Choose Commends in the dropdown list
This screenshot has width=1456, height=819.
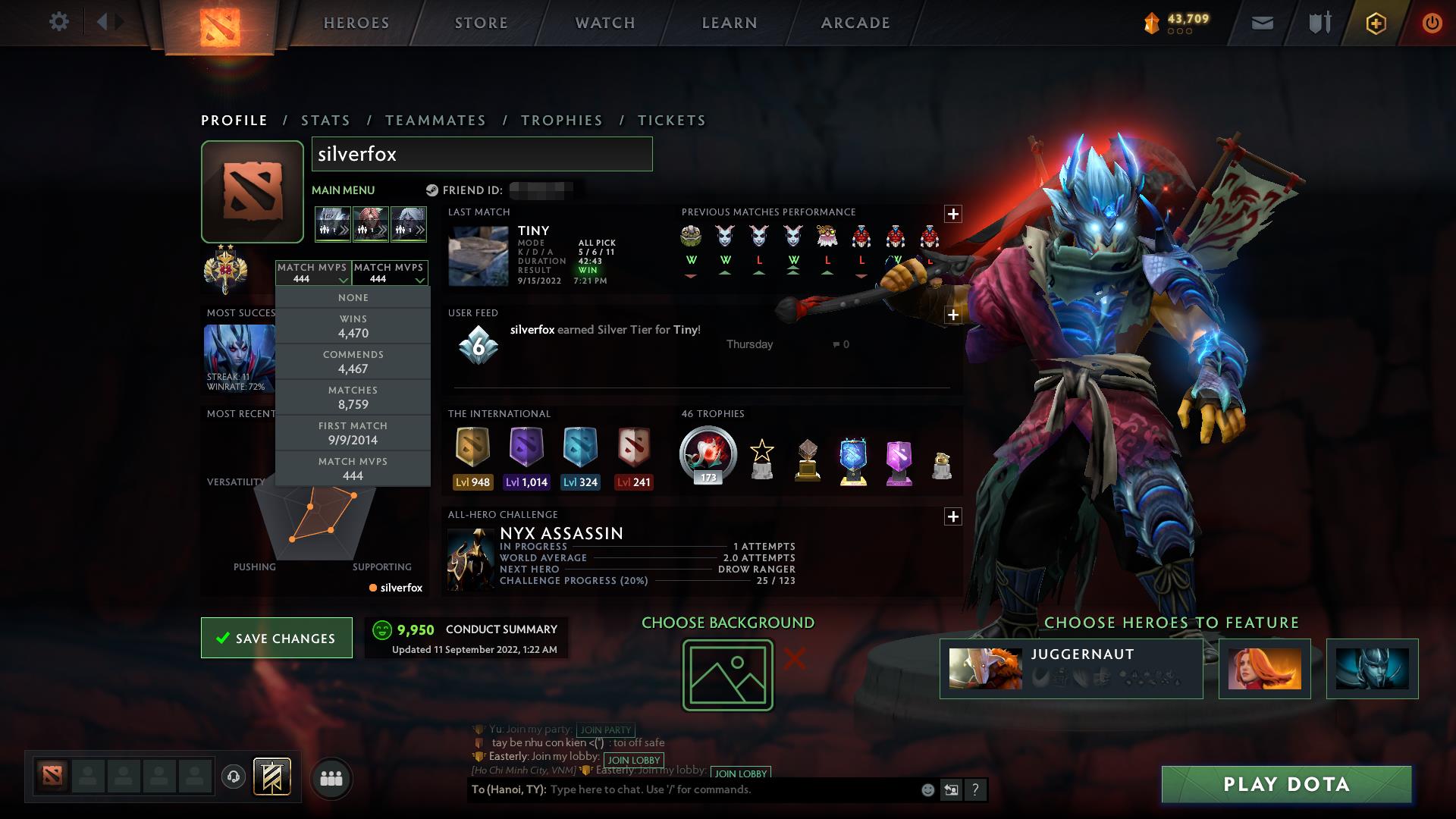click(x=353, y=362)
